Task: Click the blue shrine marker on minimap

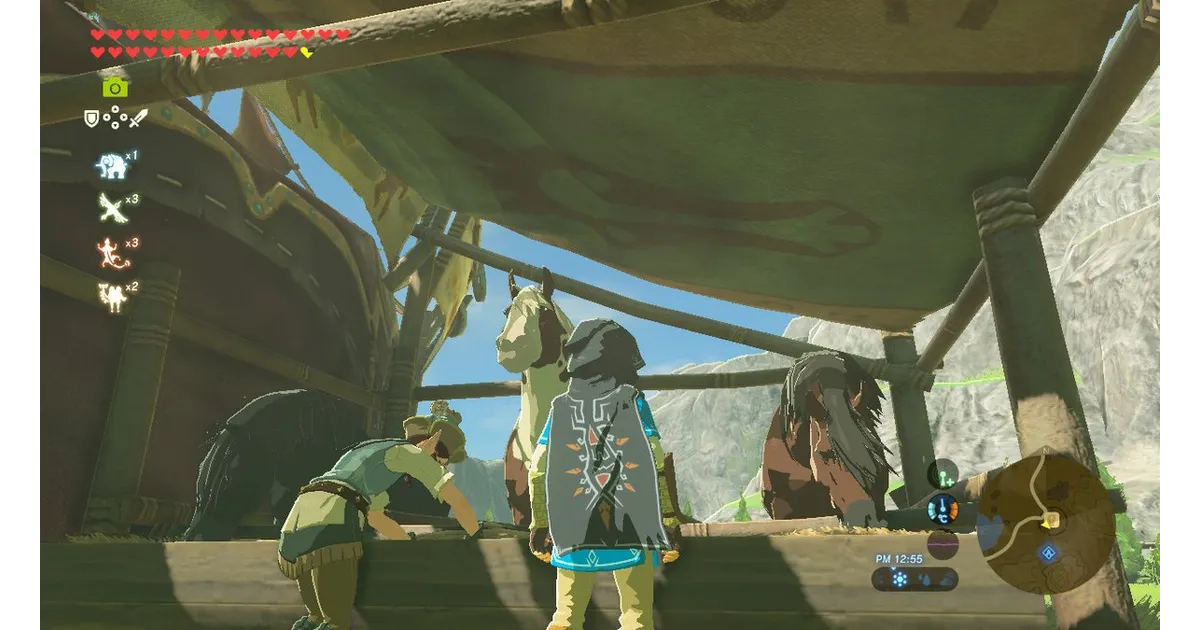Action: pyautogui.click(x=1048, y=552)
